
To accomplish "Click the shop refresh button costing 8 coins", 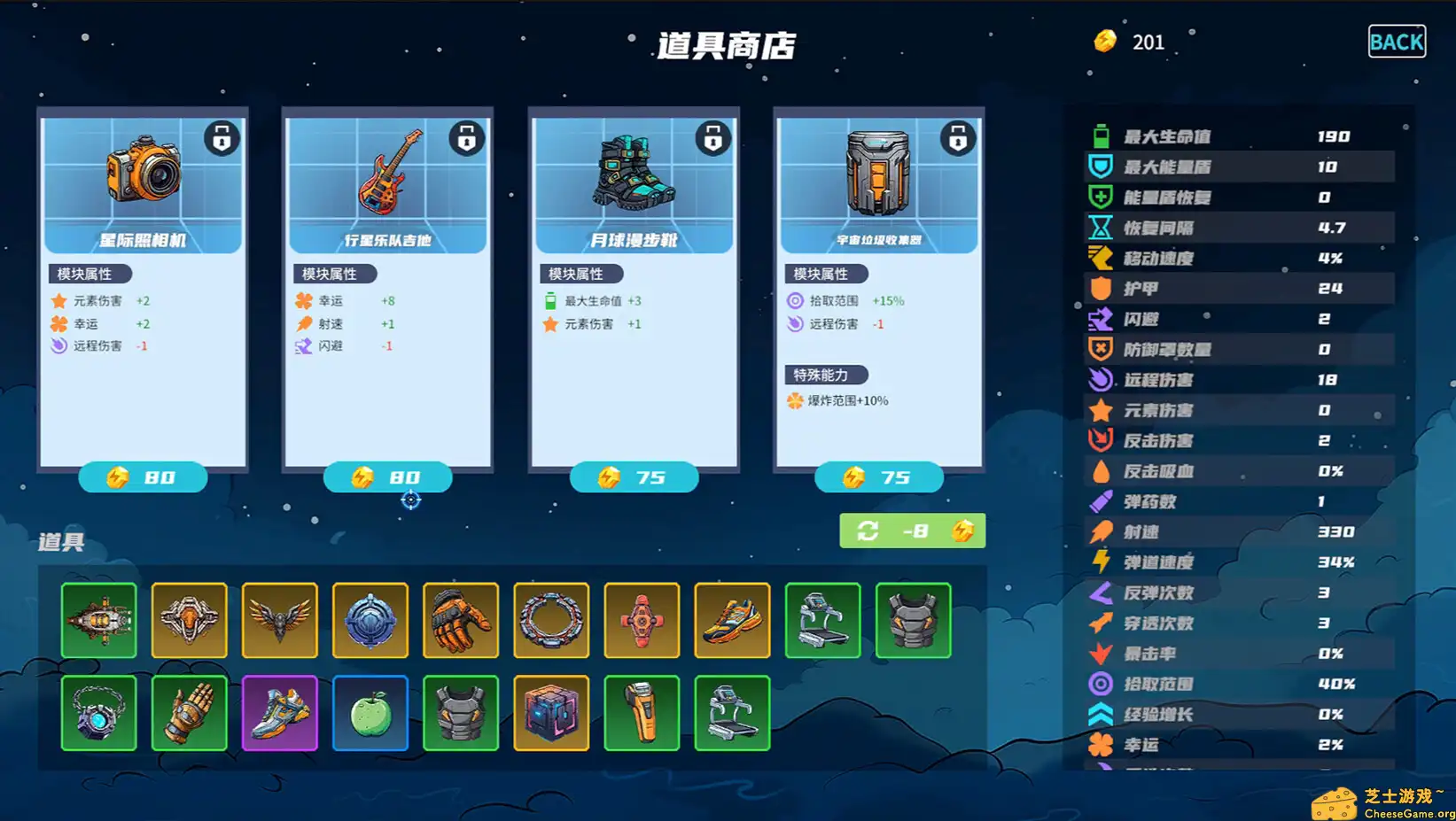I will point(912,531).
